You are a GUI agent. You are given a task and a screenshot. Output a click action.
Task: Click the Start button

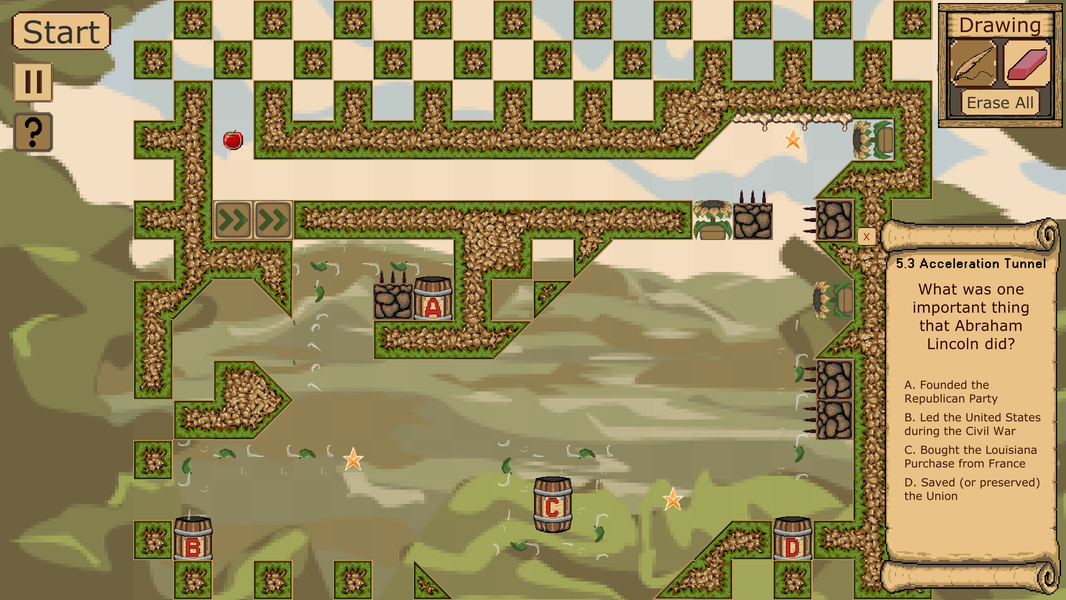(x=61, y=32)
